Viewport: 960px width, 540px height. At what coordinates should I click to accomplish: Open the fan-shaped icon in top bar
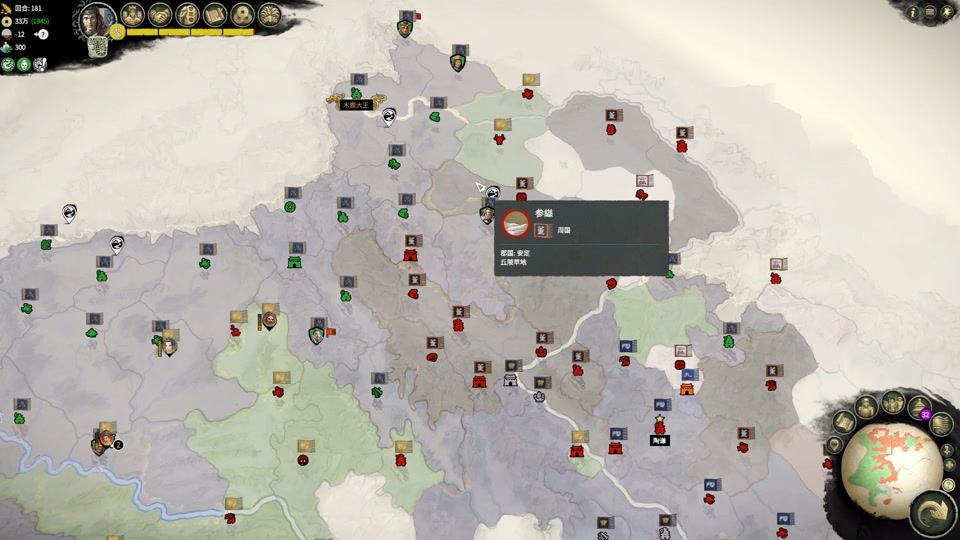pos(269,14)
